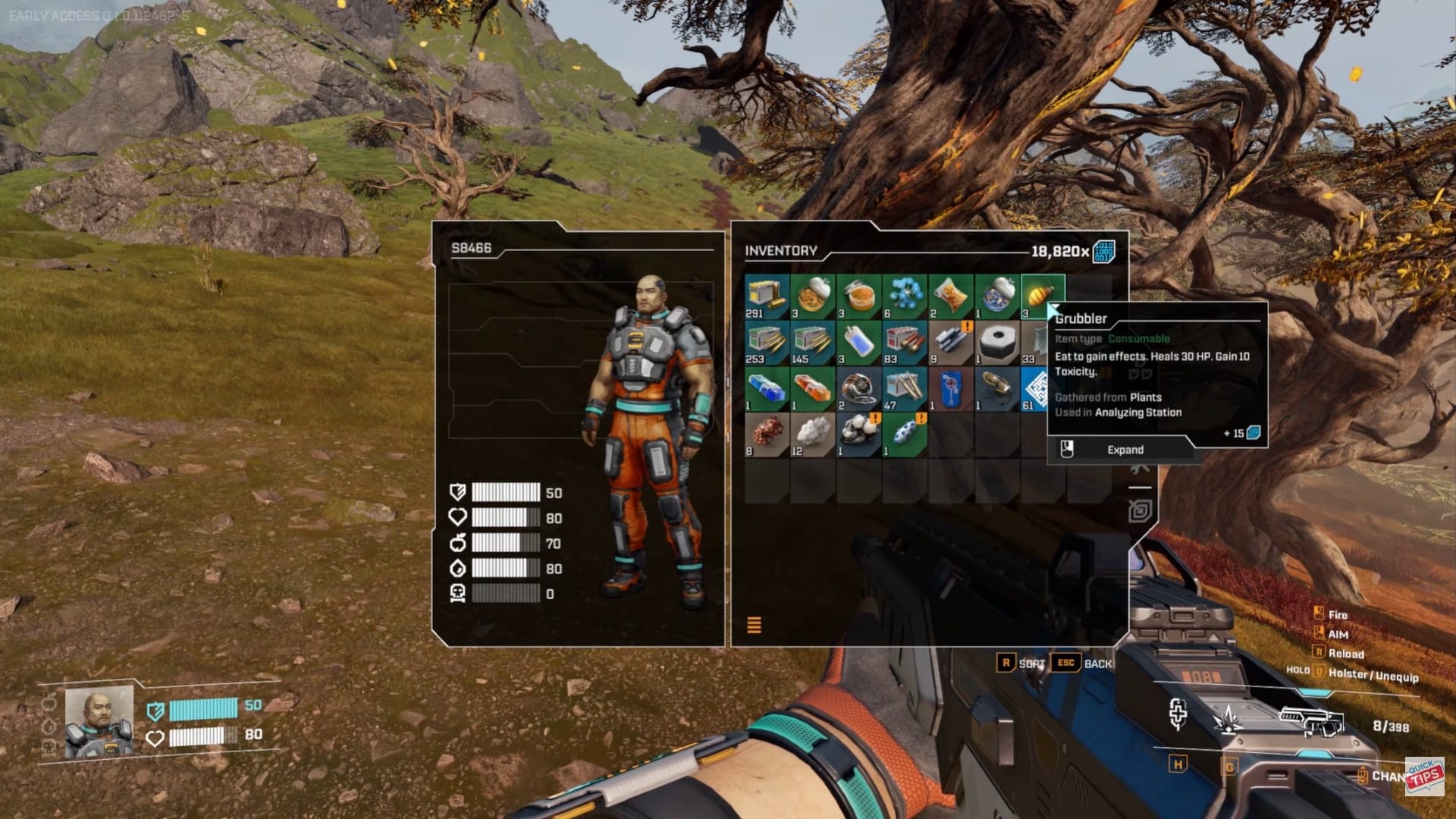Click the blue spotted egg item
The width and height of the screenshot is (1456, 819).
(x=905, y=435)
